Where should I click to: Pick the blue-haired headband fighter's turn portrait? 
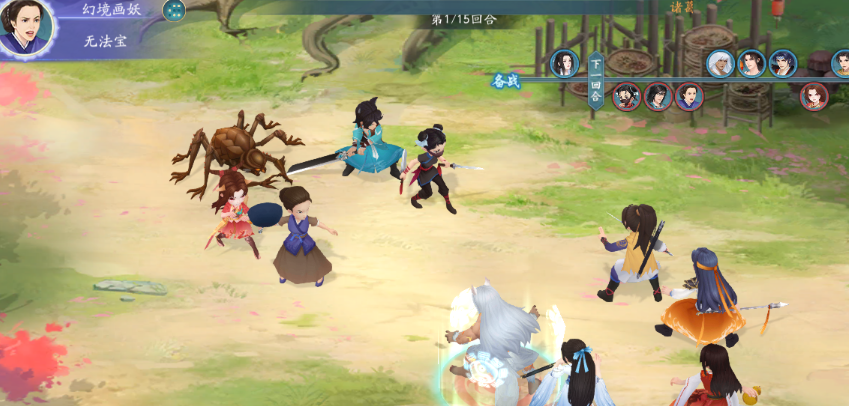[x=782, y=64]
